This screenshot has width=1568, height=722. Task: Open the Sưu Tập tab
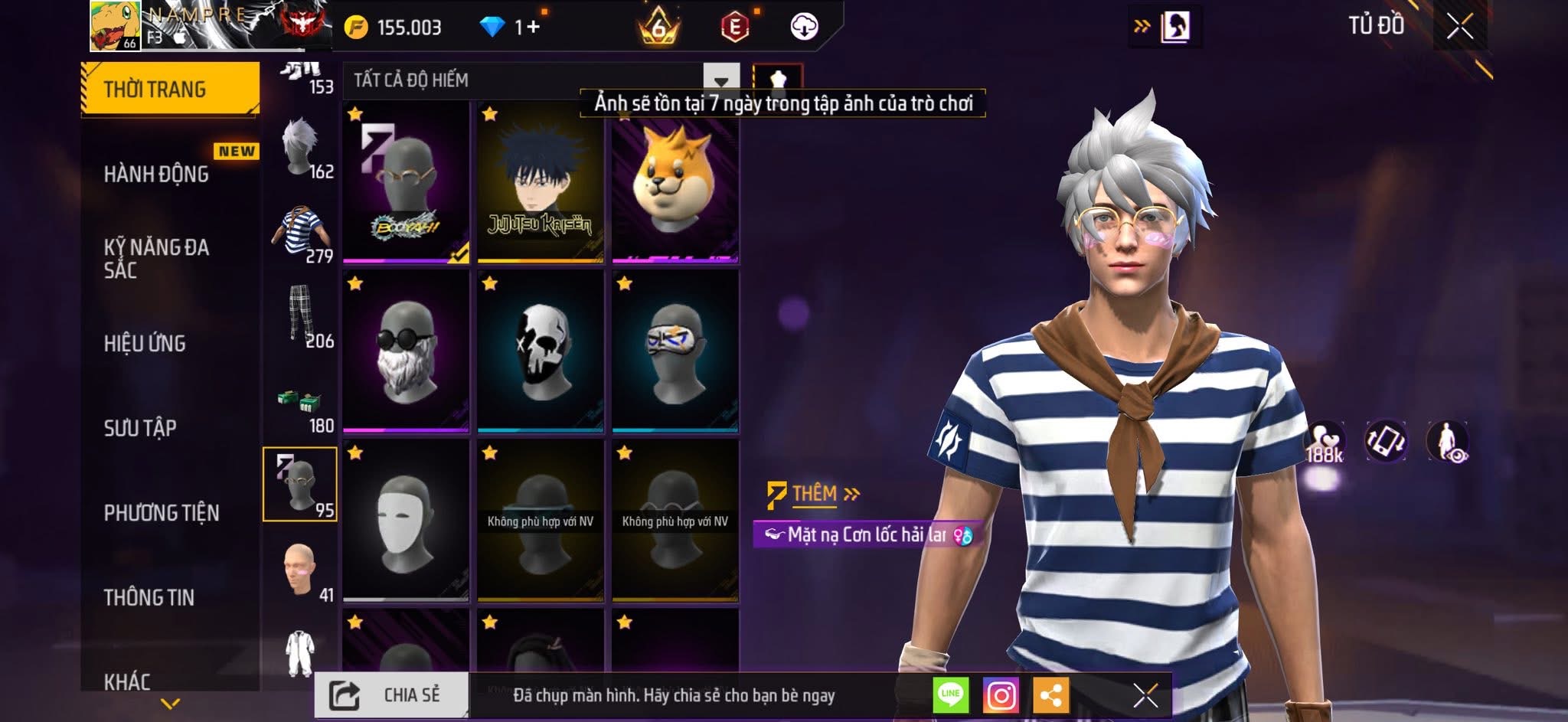pos(140,428)
